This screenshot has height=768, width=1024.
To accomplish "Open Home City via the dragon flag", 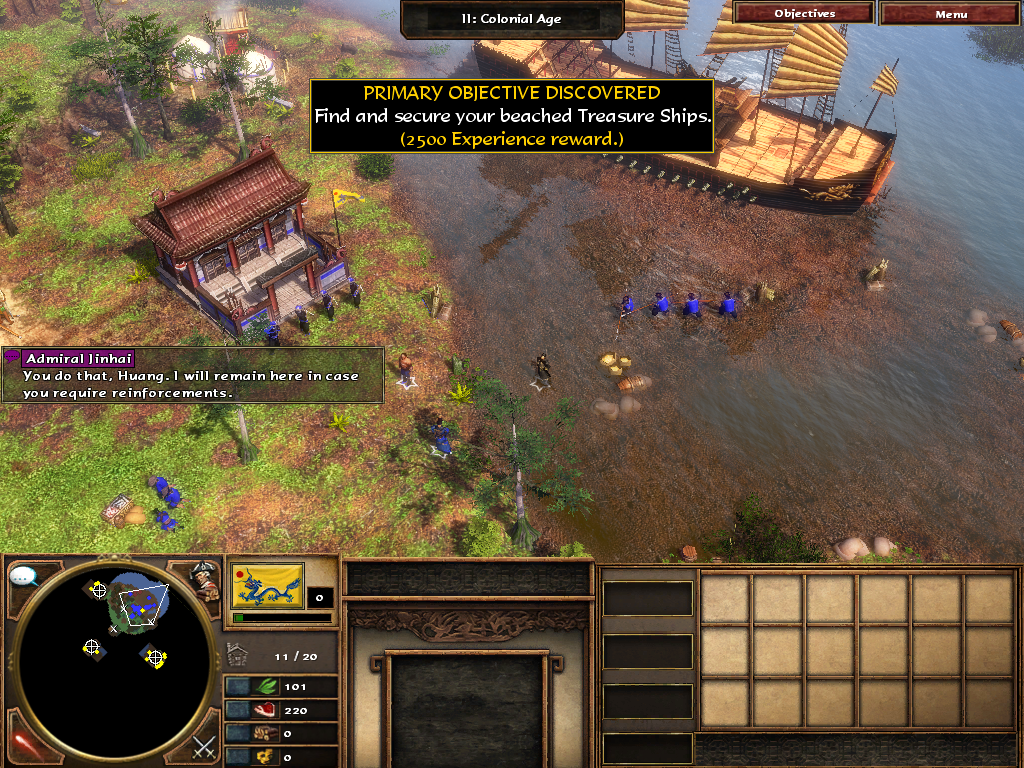I will click(267, 586).
